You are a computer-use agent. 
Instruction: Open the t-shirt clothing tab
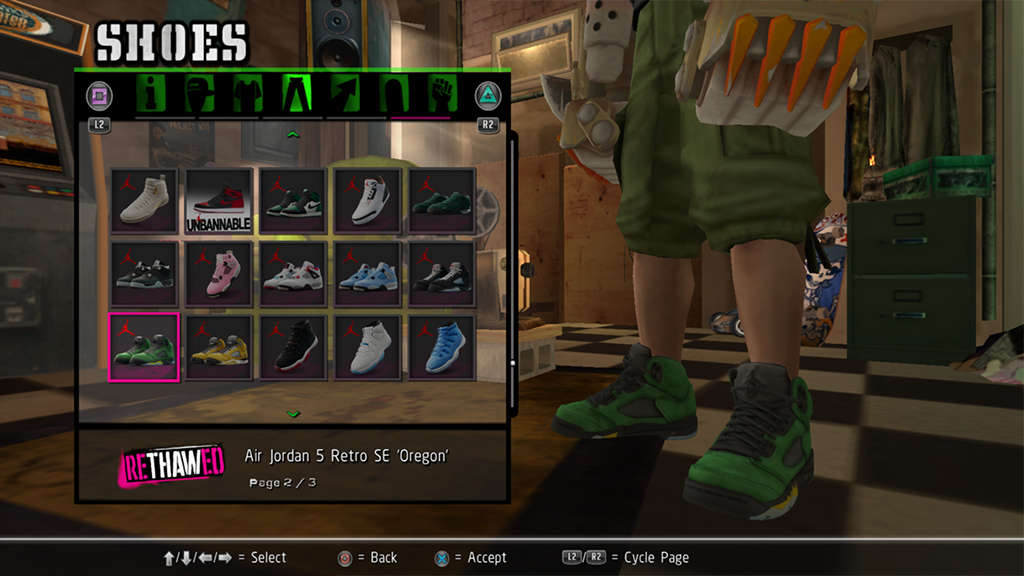tap(247, 95)
